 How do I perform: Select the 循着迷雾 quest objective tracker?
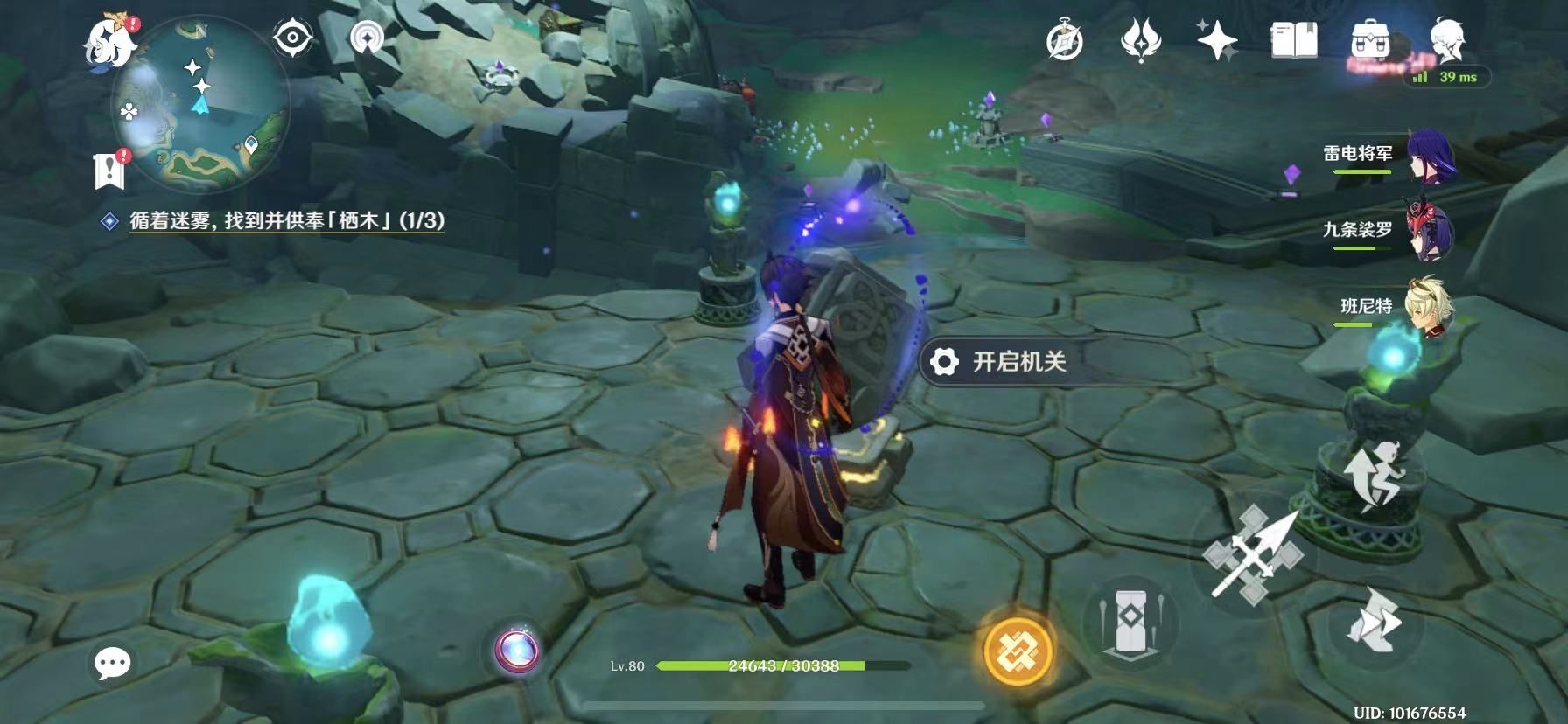286,220
